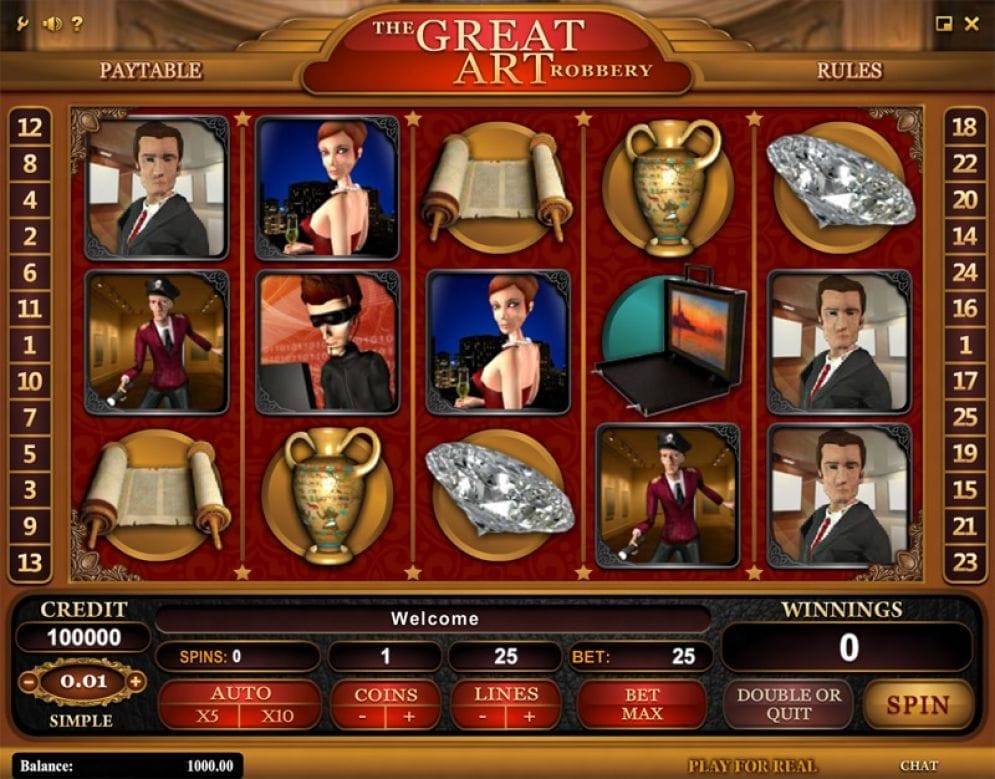The image size is (995, 779).
Task: Decrease the number of coins
Action: point(362,716)
